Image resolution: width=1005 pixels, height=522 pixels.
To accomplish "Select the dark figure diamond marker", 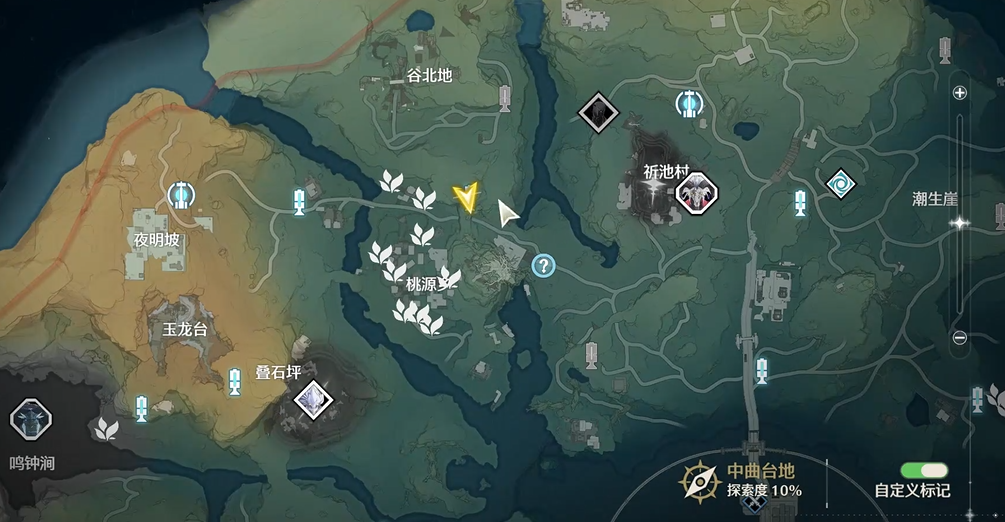I will point(599,110).
